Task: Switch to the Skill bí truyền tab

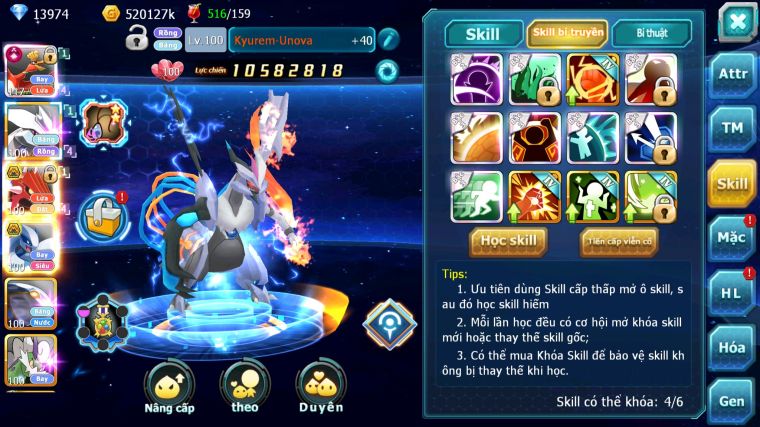Action: click(x=567, y=33)
